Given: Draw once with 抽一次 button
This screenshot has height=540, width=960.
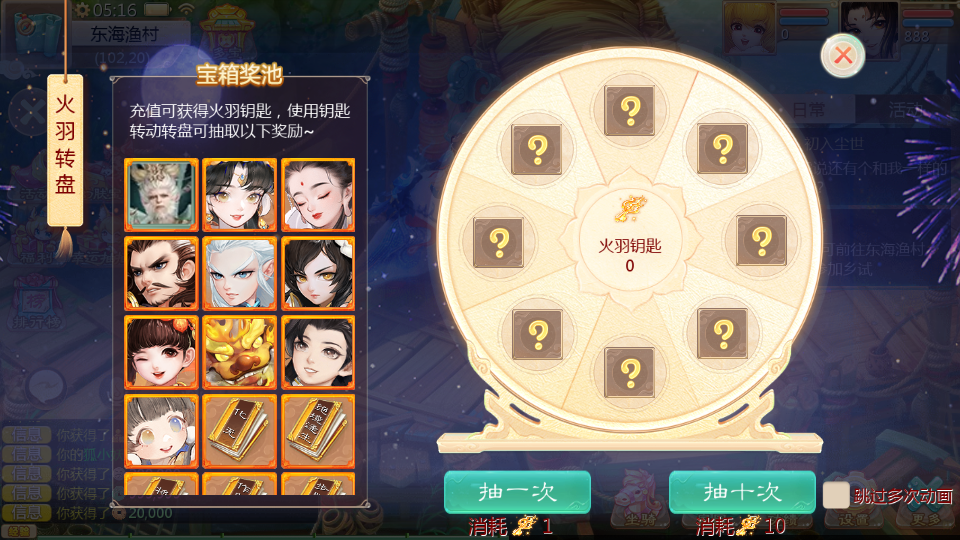Looking at the screenshot, I should click(x=517, y=492).
